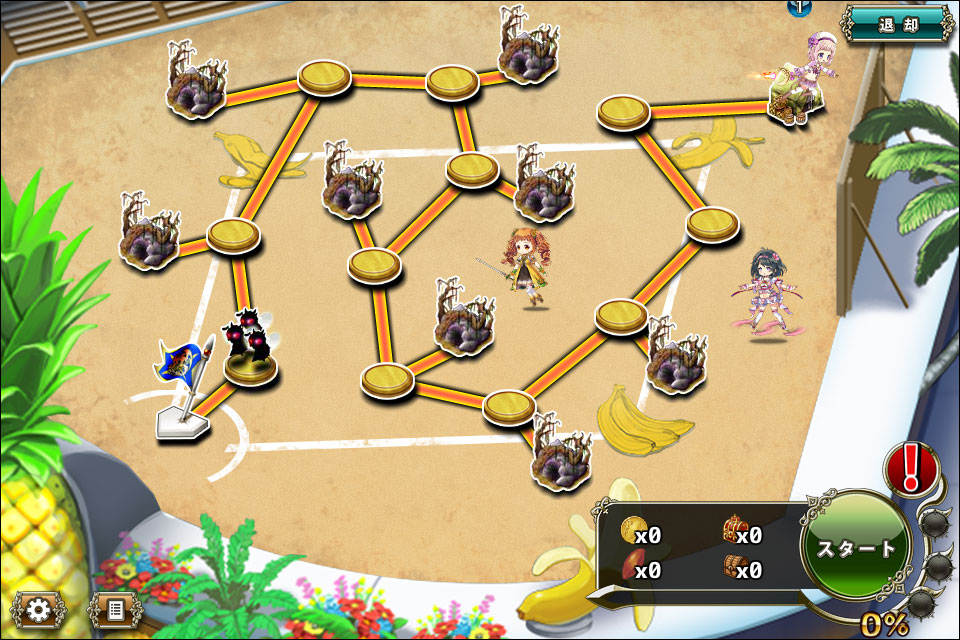
Task: Start the stage with the green スタート button
Action: click(x=855, y=548)
